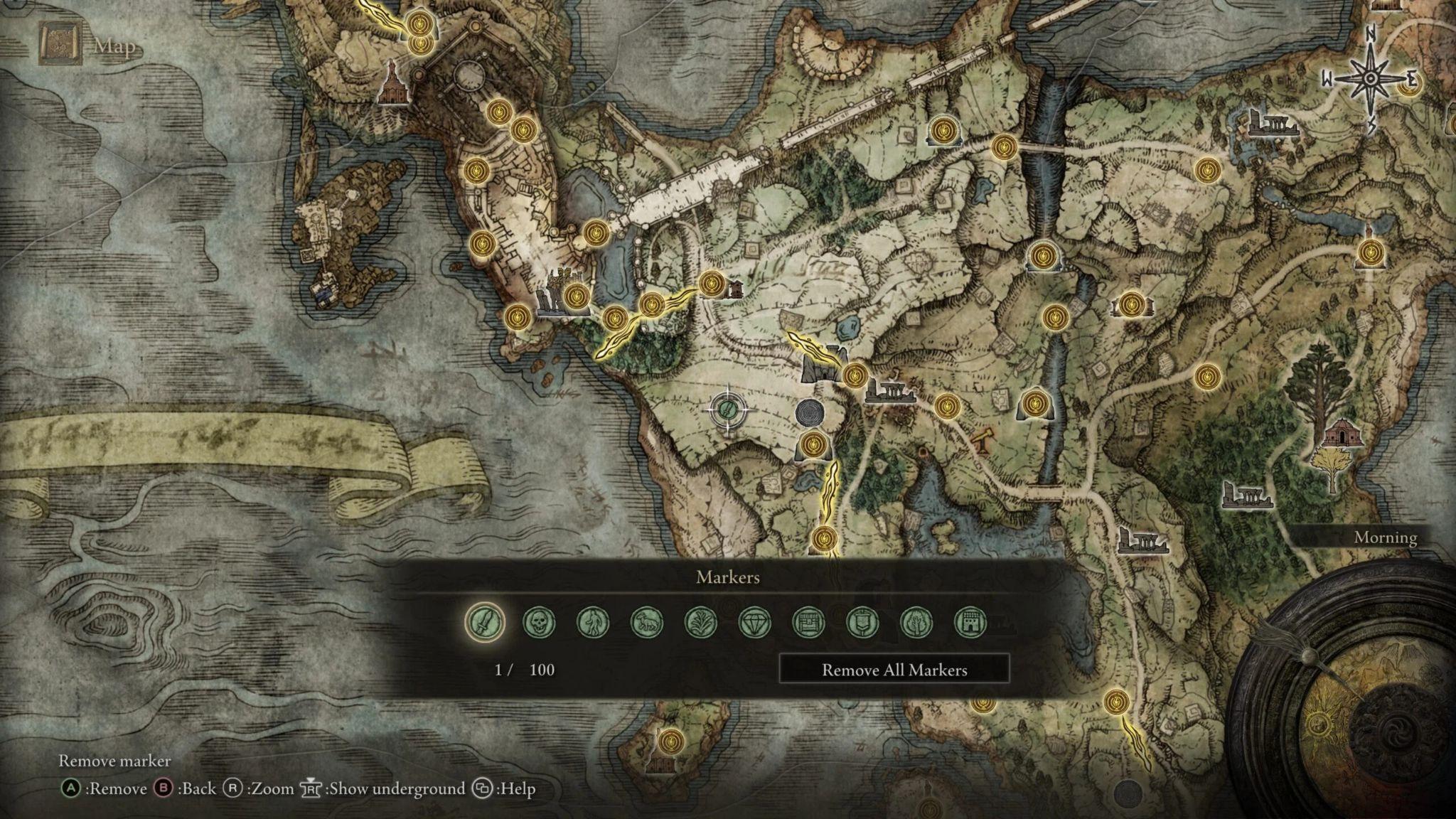Image resolution: width=1456 pixels, height=819 pixels.
Task: Pick the diamond gem marker
Action: (755, 623)
